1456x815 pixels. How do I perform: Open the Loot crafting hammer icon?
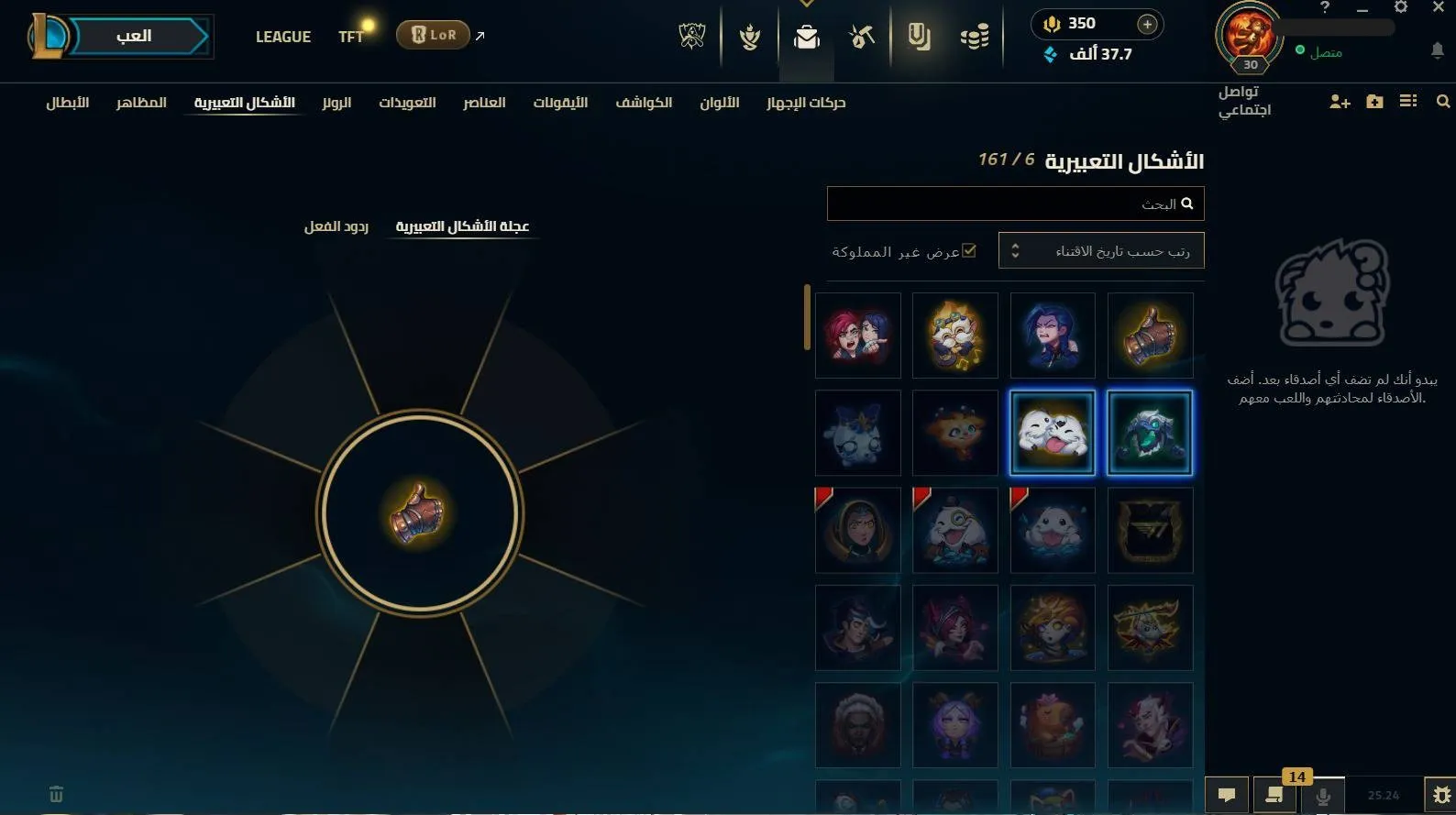point(860,37)
